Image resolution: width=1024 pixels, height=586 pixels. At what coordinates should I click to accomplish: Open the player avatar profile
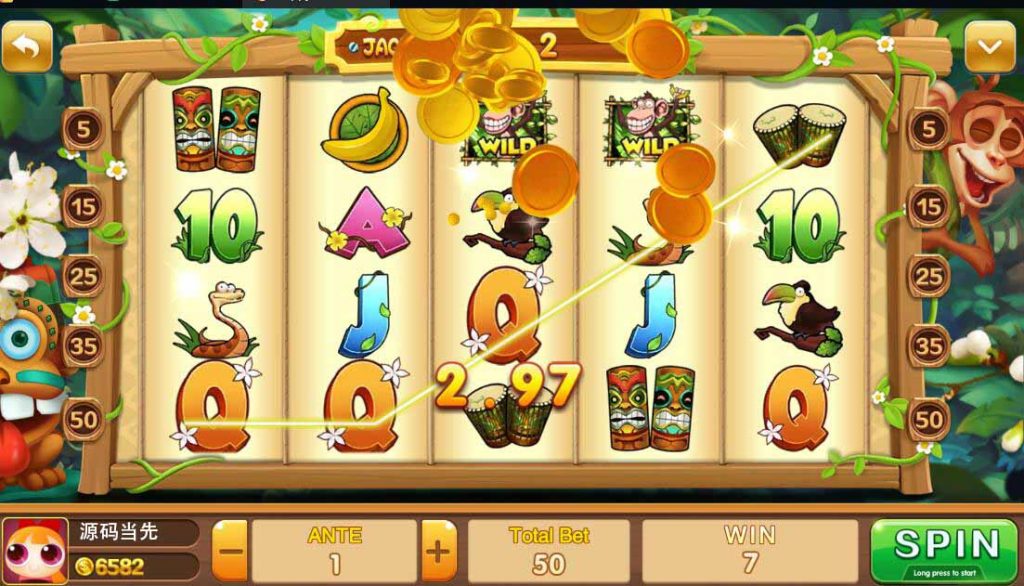36,551
